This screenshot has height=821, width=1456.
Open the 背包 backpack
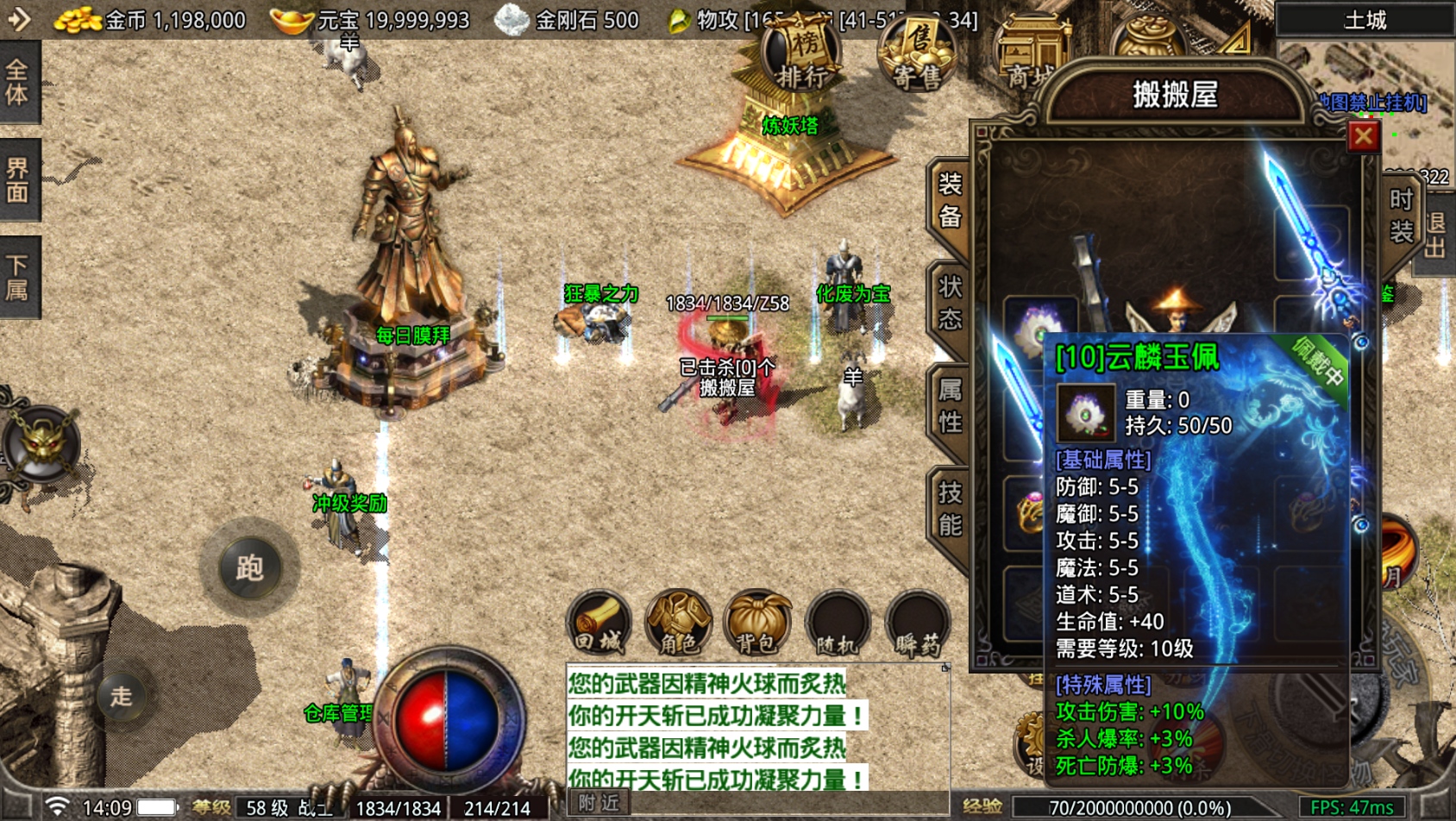click(x=757, y=624)
